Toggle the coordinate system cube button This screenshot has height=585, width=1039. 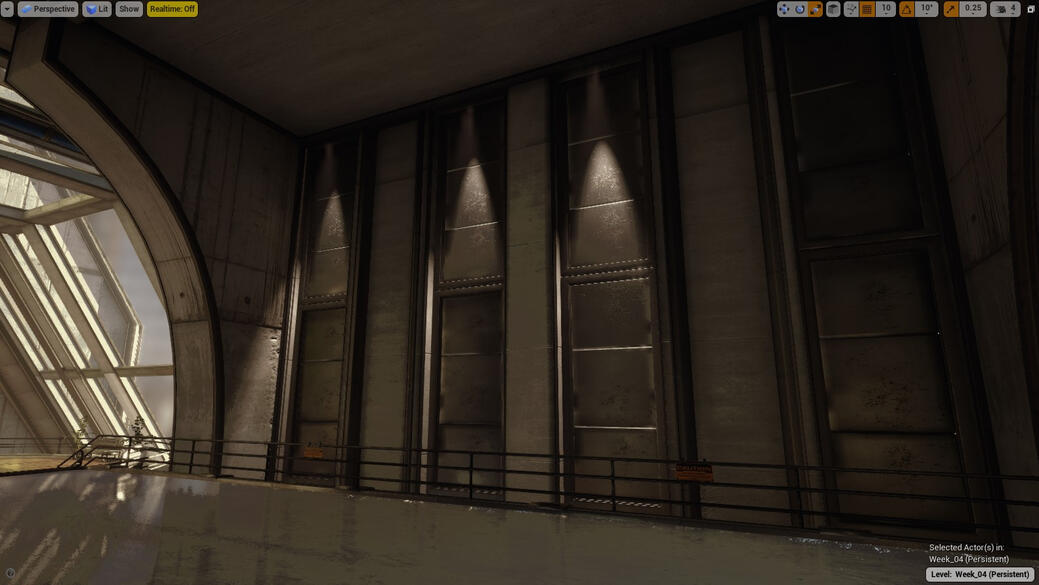click(833, 9)
